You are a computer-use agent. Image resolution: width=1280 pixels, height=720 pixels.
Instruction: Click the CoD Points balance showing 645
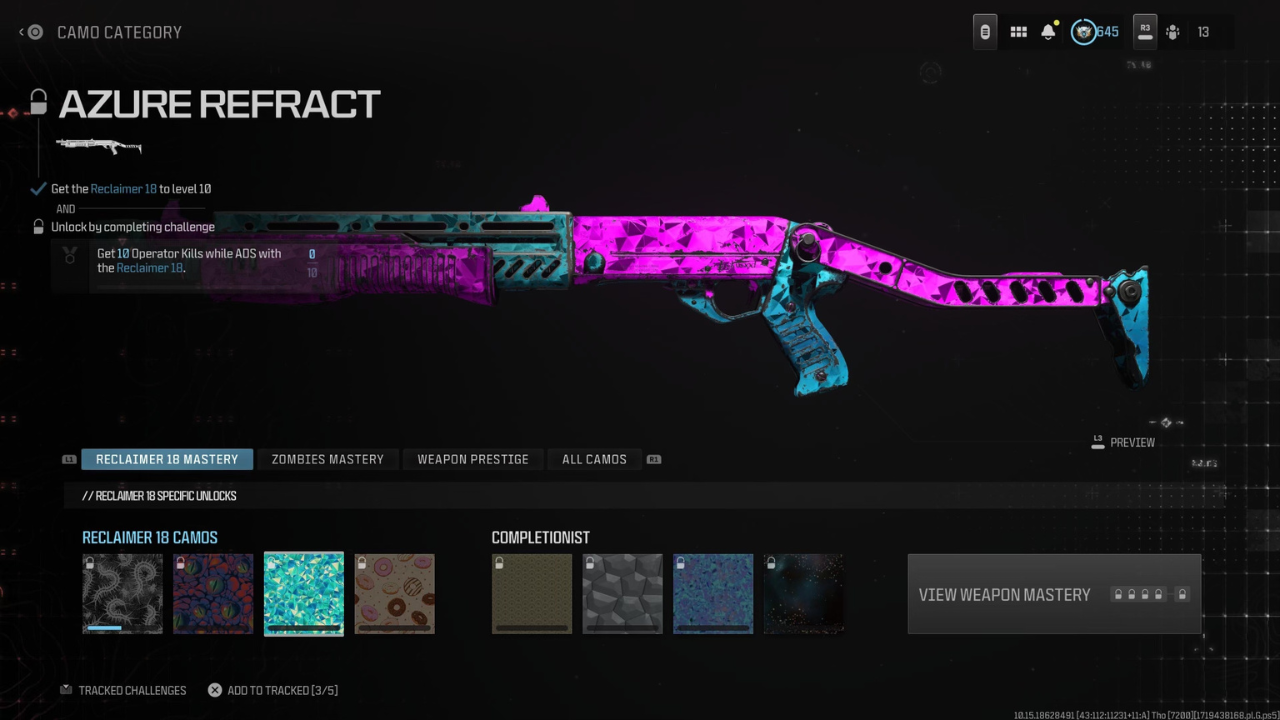pyautogui.click(x=1097, y=31)
